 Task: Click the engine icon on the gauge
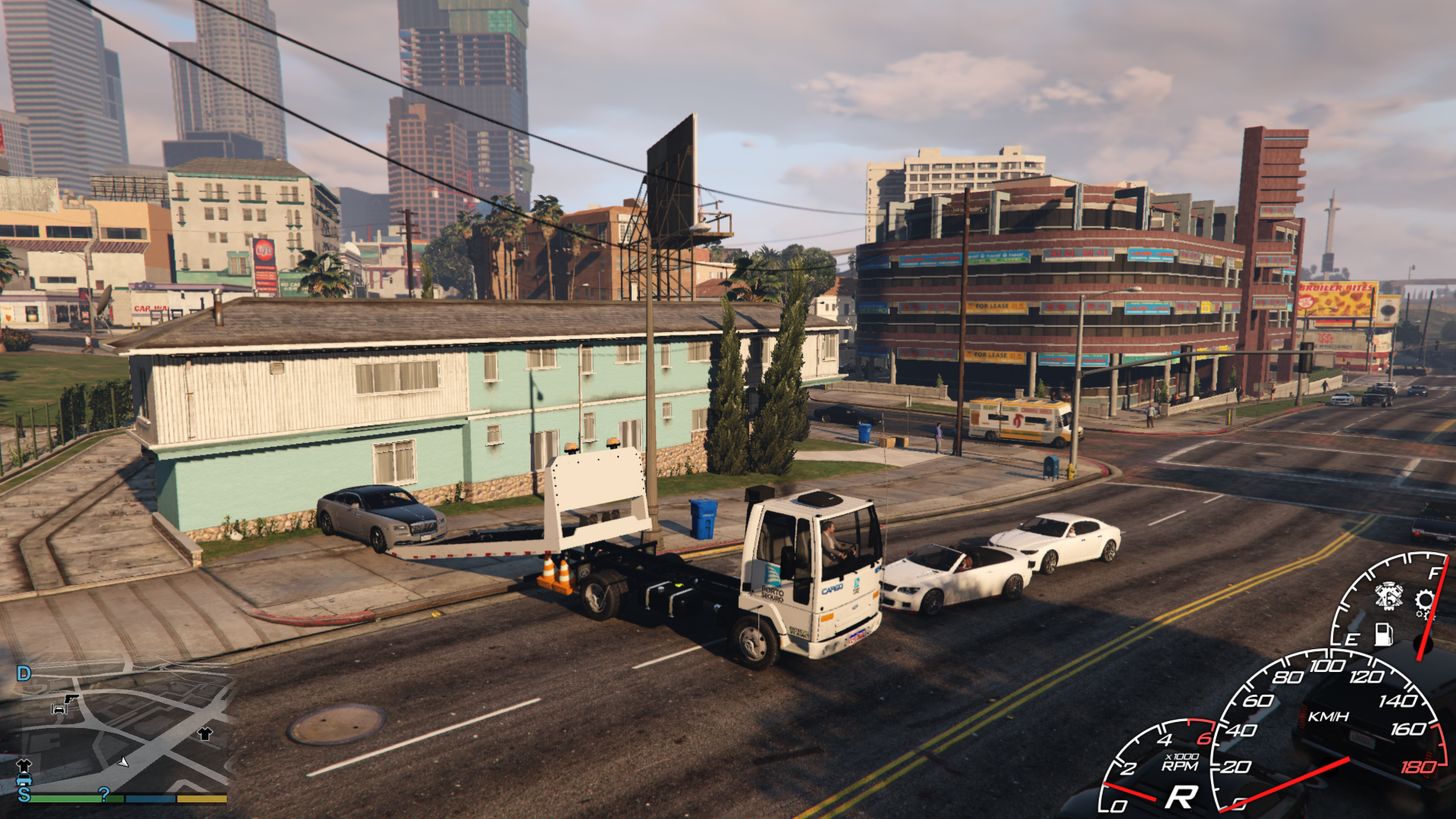click(1389, 597)
